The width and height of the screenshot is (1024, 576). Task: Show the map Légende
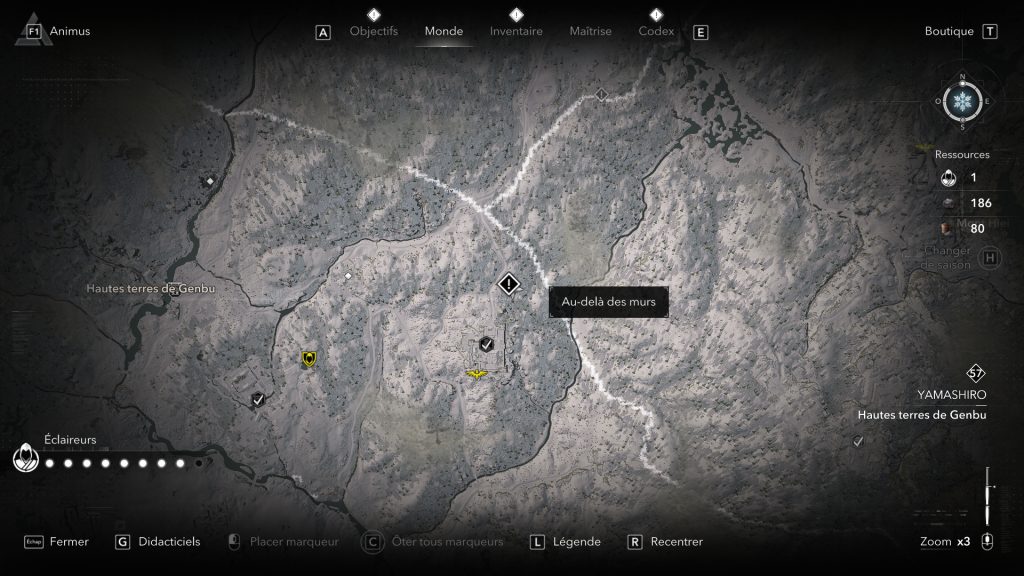577,542
